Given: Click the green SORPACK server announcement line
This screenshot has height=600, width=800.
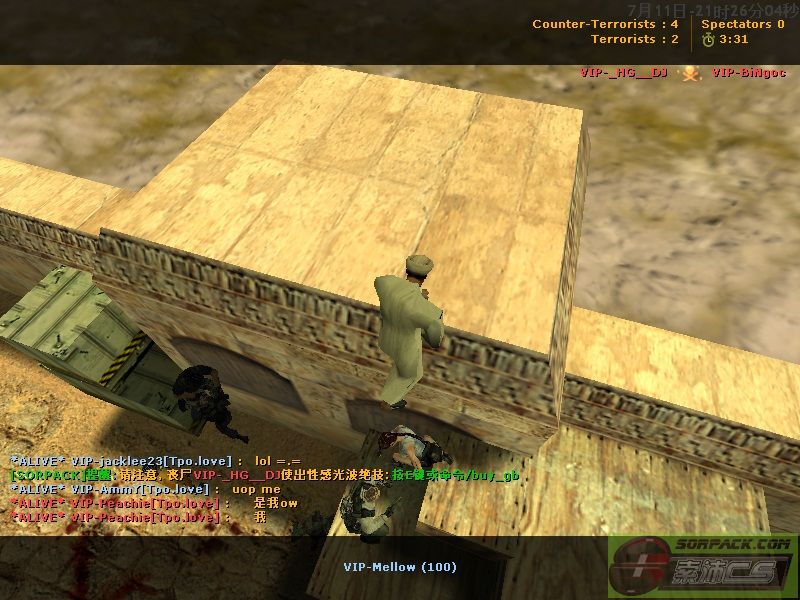Looking at the screenshot, I should coord(265,475).
